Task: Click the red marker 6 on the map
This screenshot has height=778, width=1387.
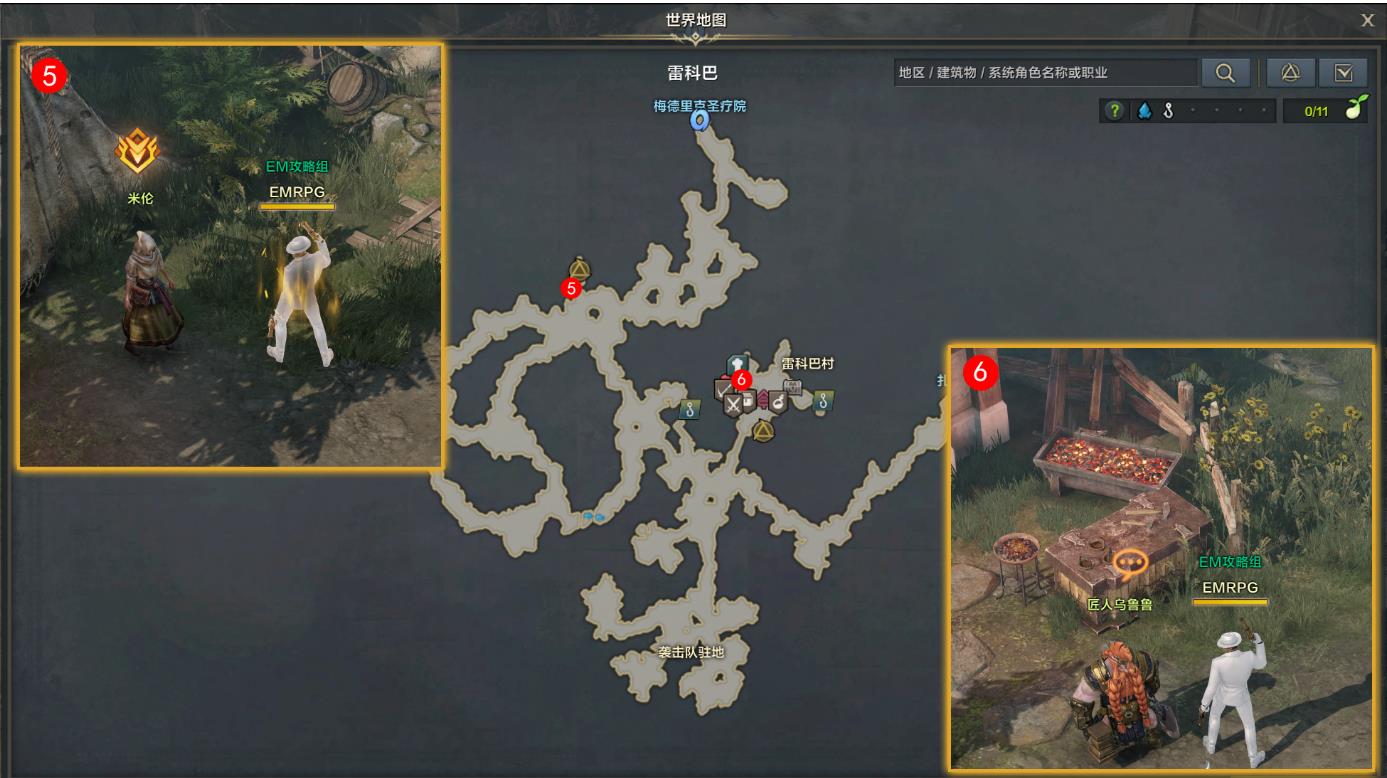Action: (x=740, y=380)
